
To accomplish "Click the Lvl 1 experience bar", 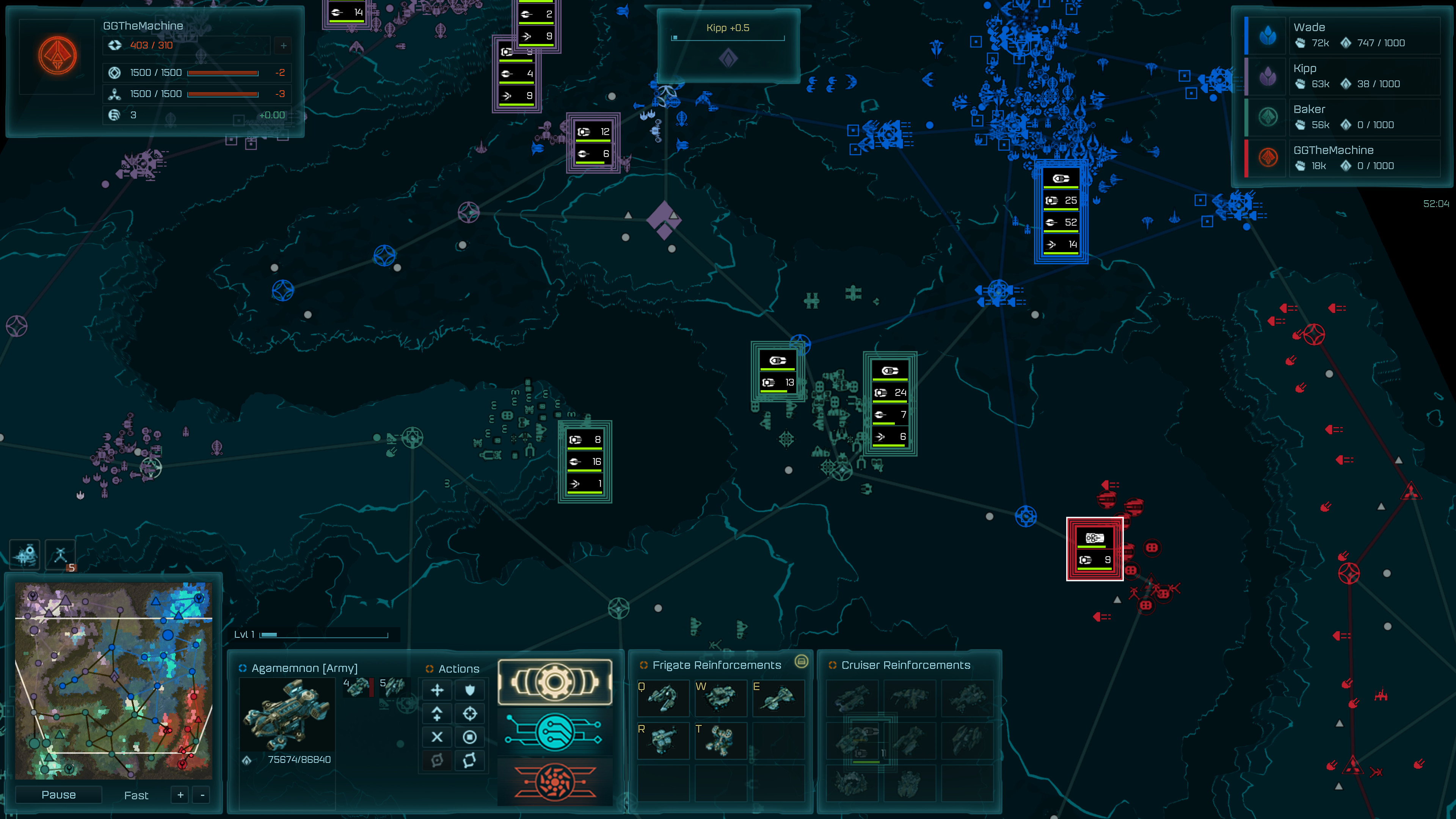I will [312, 635].
